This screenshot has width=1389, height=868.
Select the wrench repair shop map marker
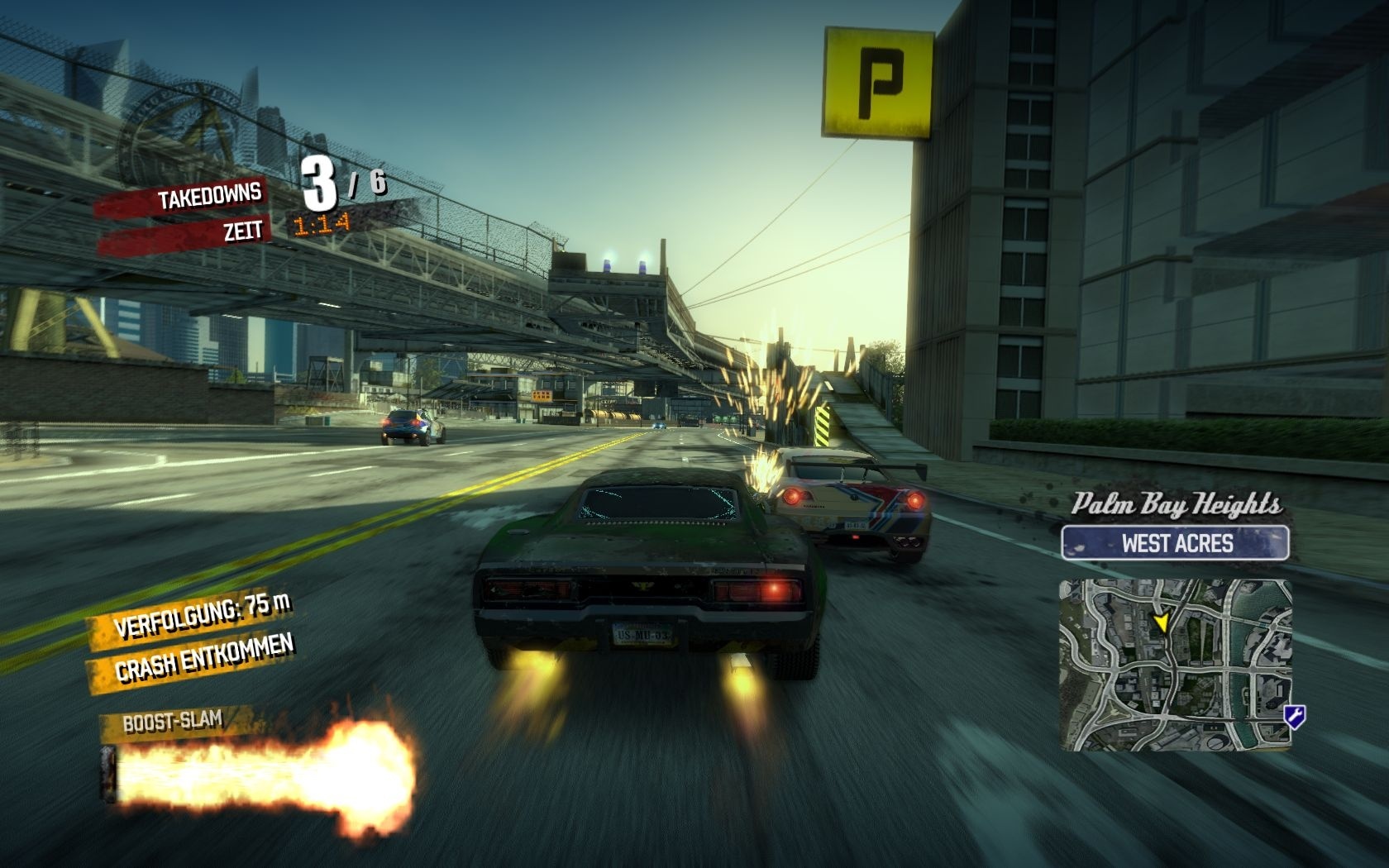coord(1294,716)
